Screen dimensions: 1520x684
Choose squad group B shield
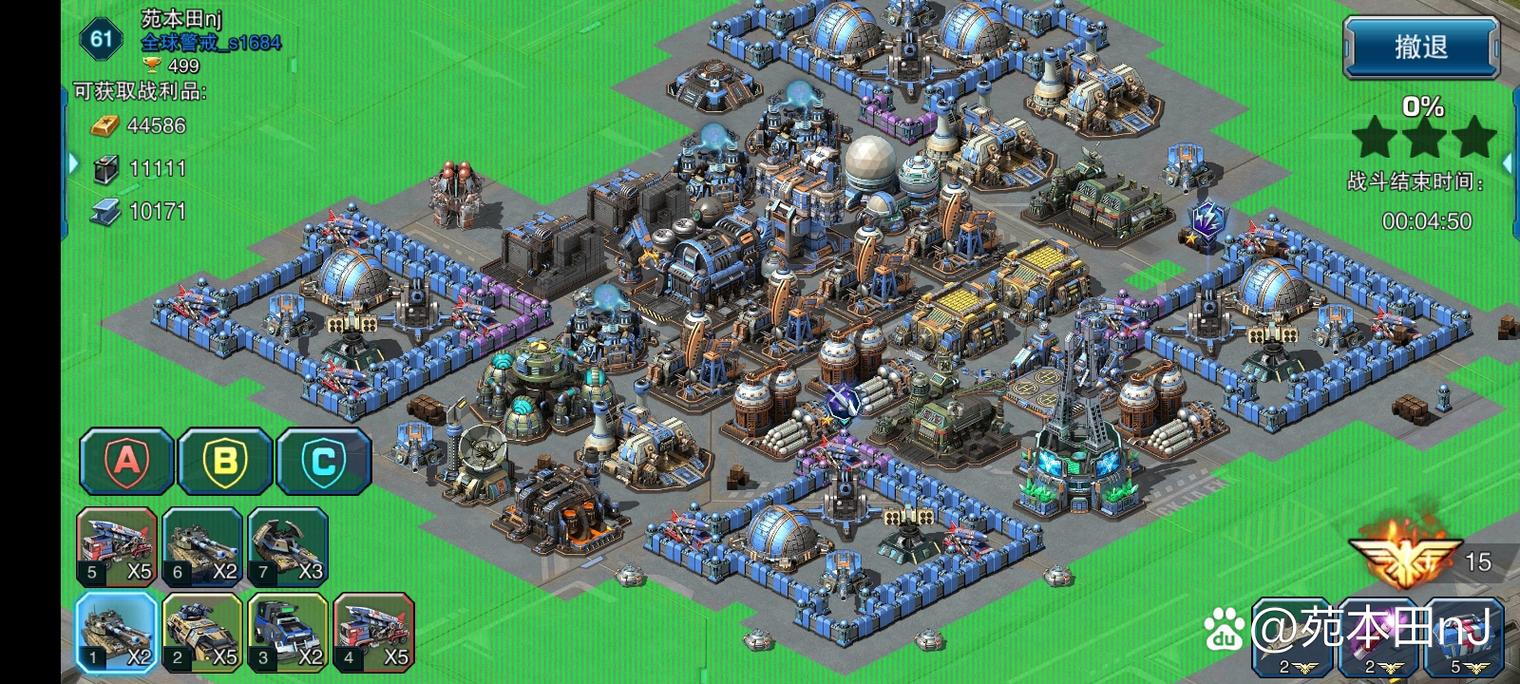pyautogui.click(x=225, y=461)
